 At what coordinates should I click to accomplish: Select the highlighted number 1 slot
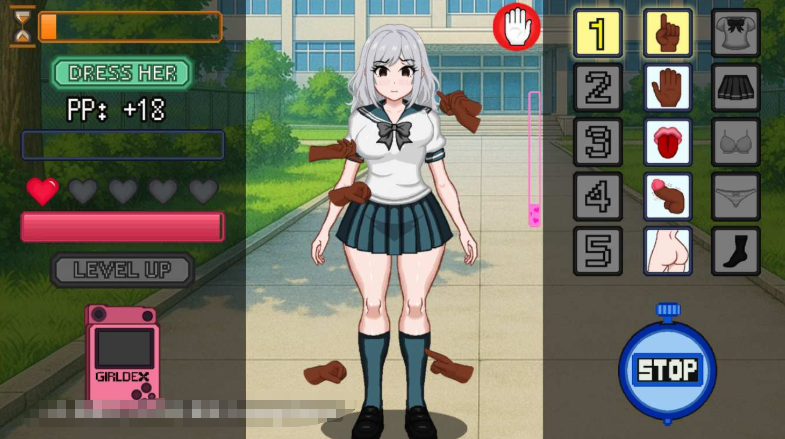point(598,33)
